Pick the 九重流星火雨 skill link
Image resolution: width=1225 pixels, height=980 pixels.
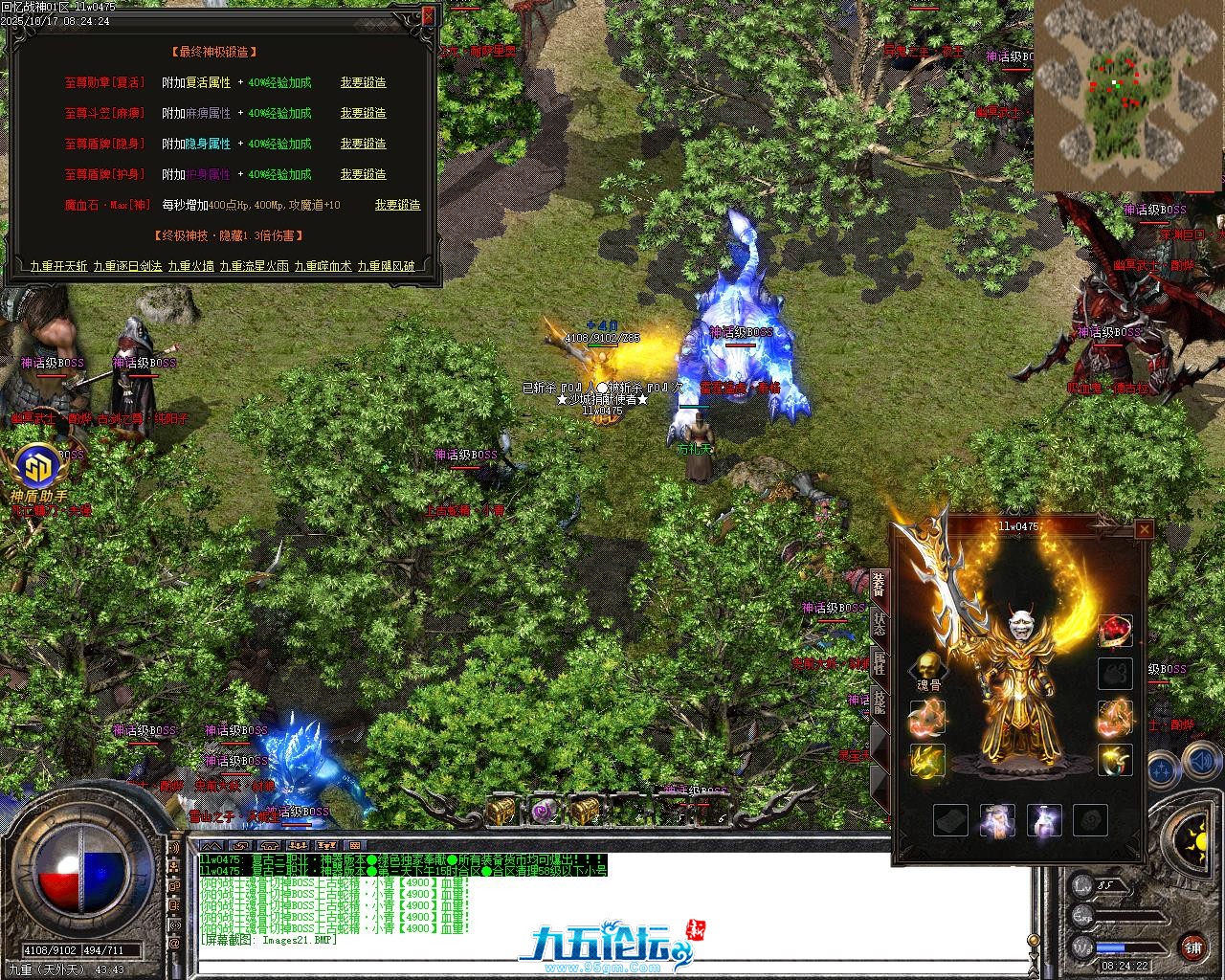point(254,267)
